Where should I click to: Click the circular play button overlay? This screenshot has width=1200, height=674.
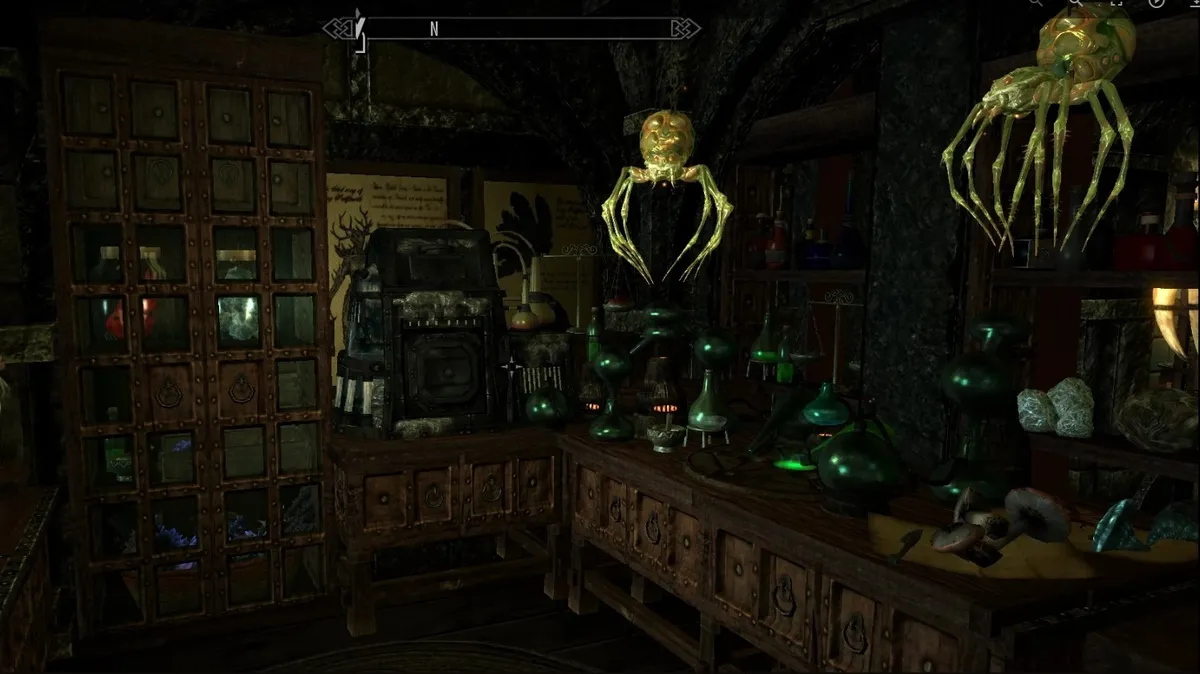(x=1158, y=3)
